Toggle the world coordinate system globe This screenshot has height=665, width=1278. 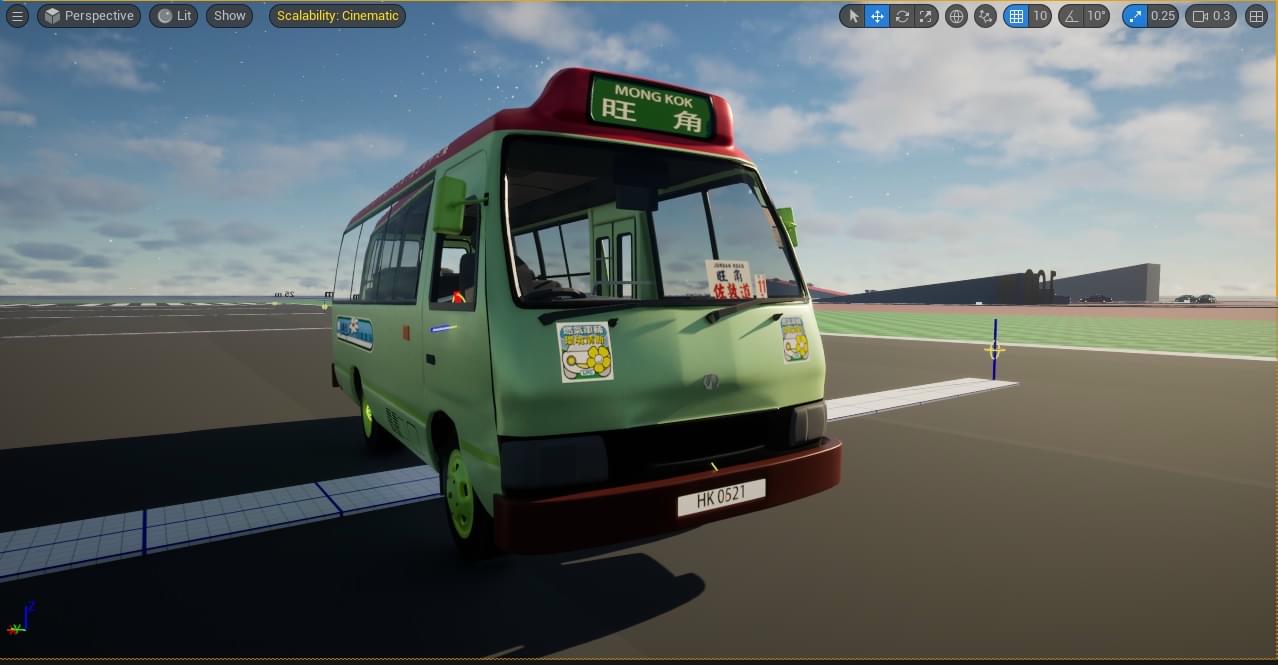click(x=956, y=16)
